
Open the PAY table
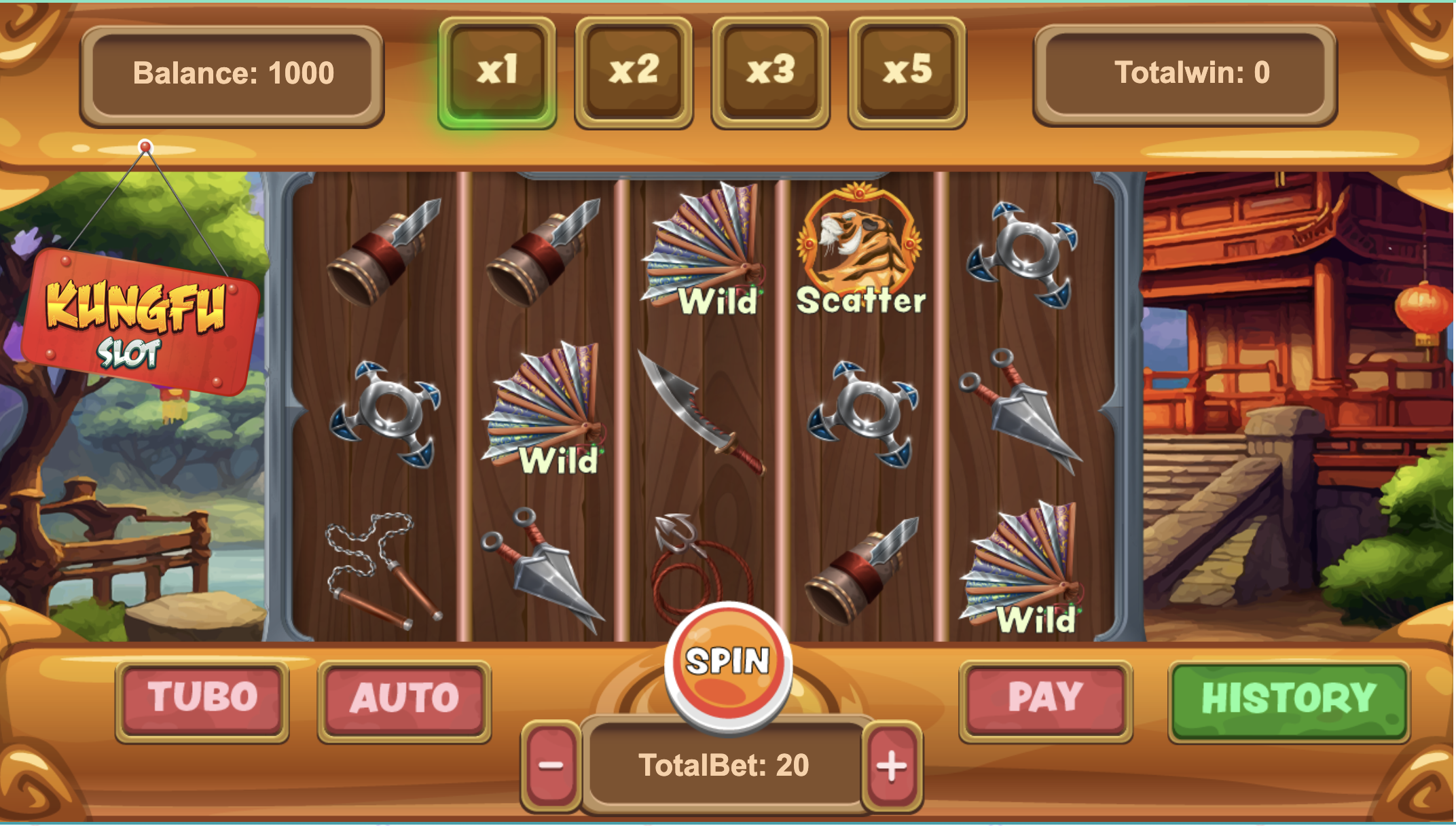1045,700
